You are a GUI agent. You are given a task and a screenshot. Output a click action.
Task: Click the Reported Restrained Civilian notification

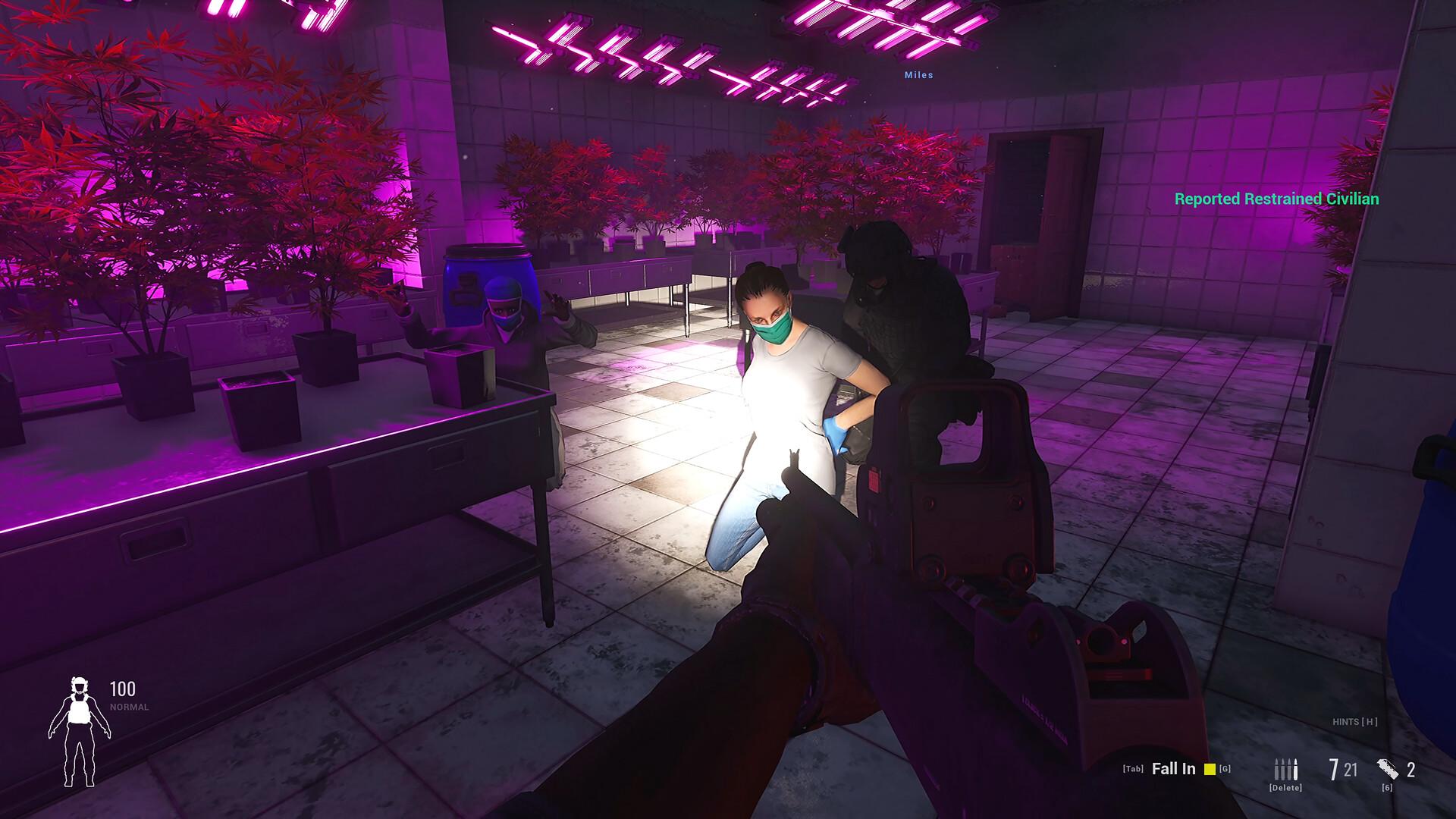coord(1276,199)
